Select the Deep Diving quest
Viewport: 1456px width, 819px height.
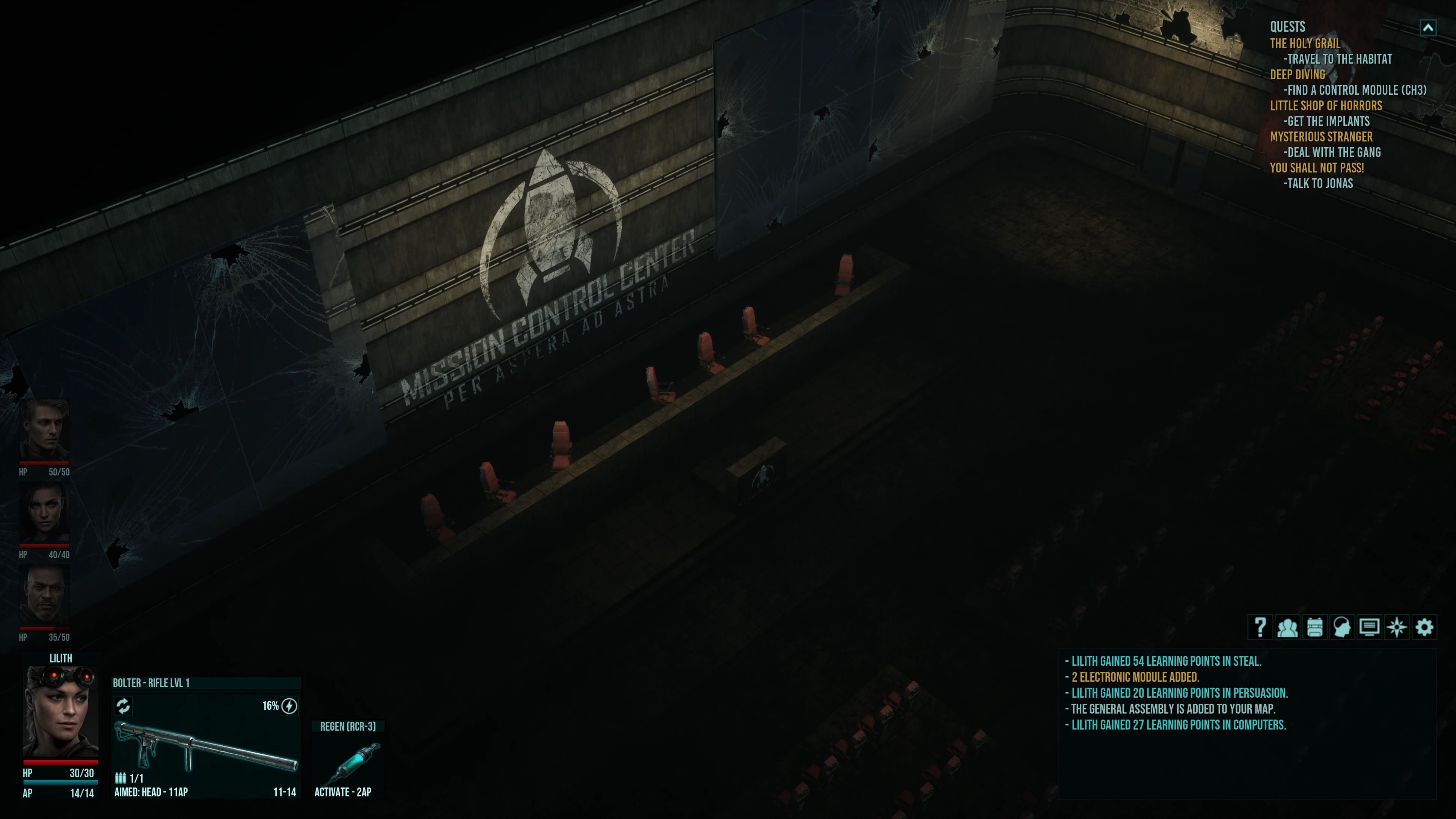[1297, 75]
